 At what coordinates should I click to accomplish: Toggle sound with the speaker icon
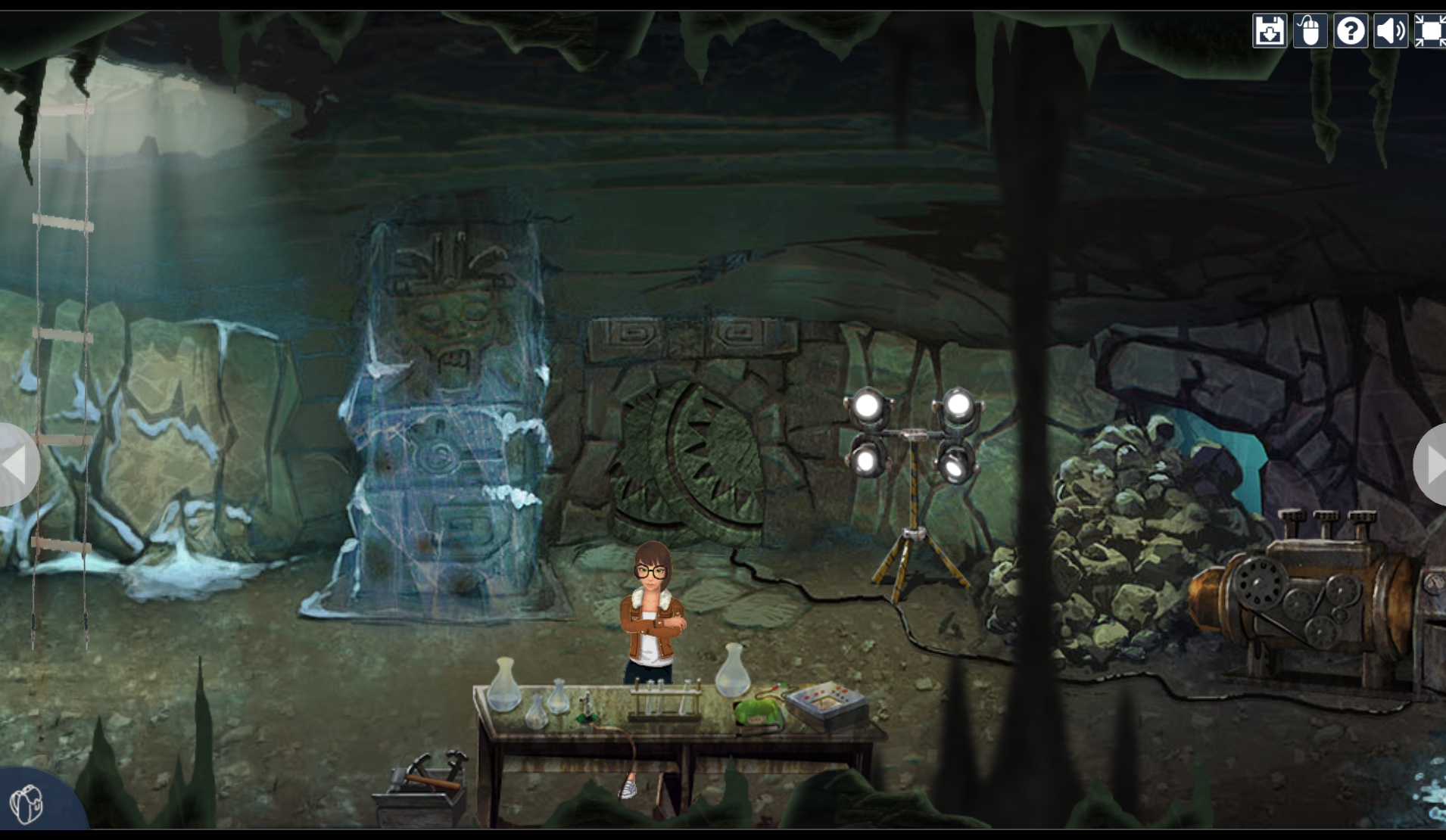(x=1391, y=31)
